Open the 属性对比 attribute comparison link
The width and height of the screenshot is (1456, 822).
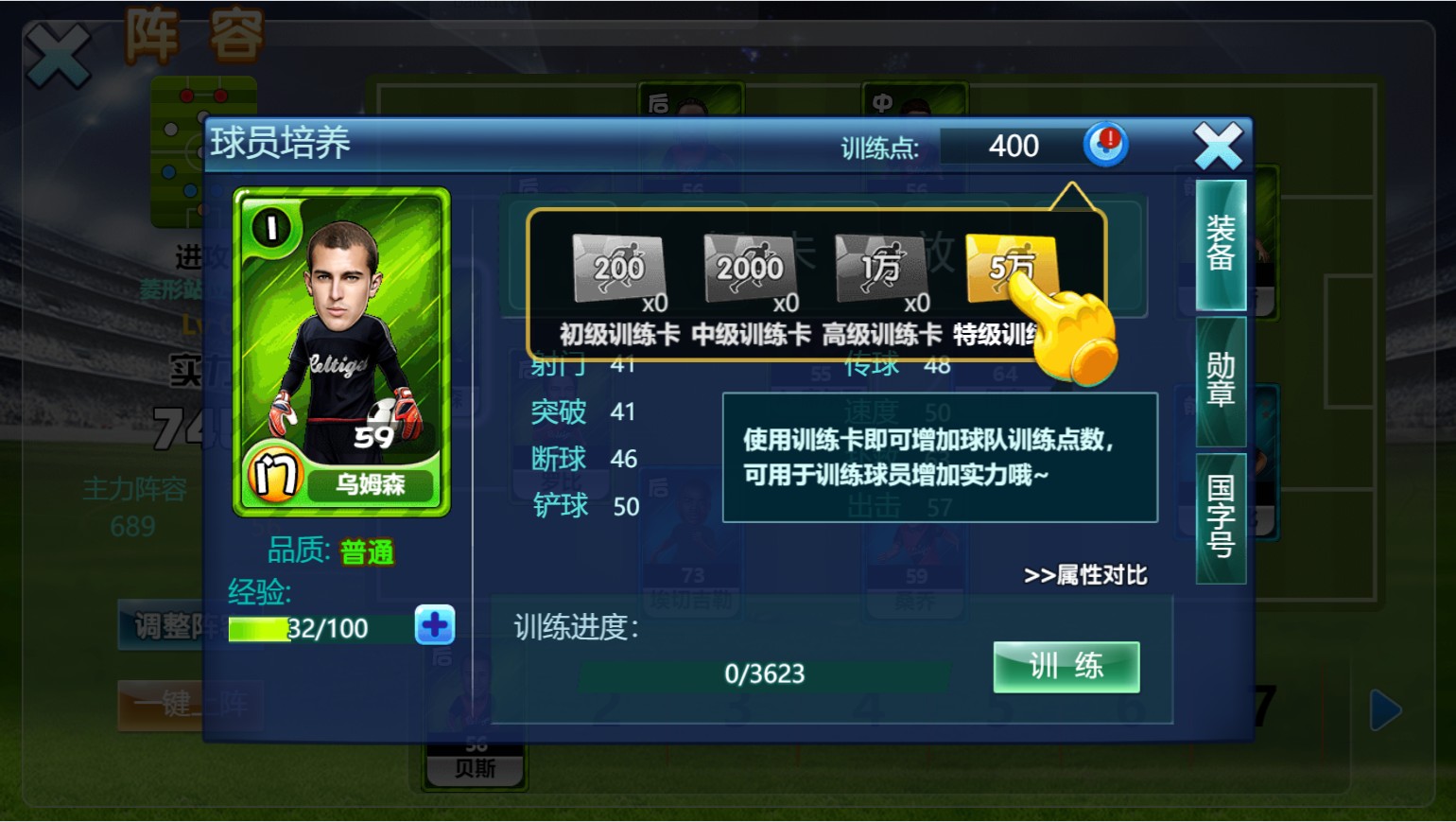[x=1085, y=574]
